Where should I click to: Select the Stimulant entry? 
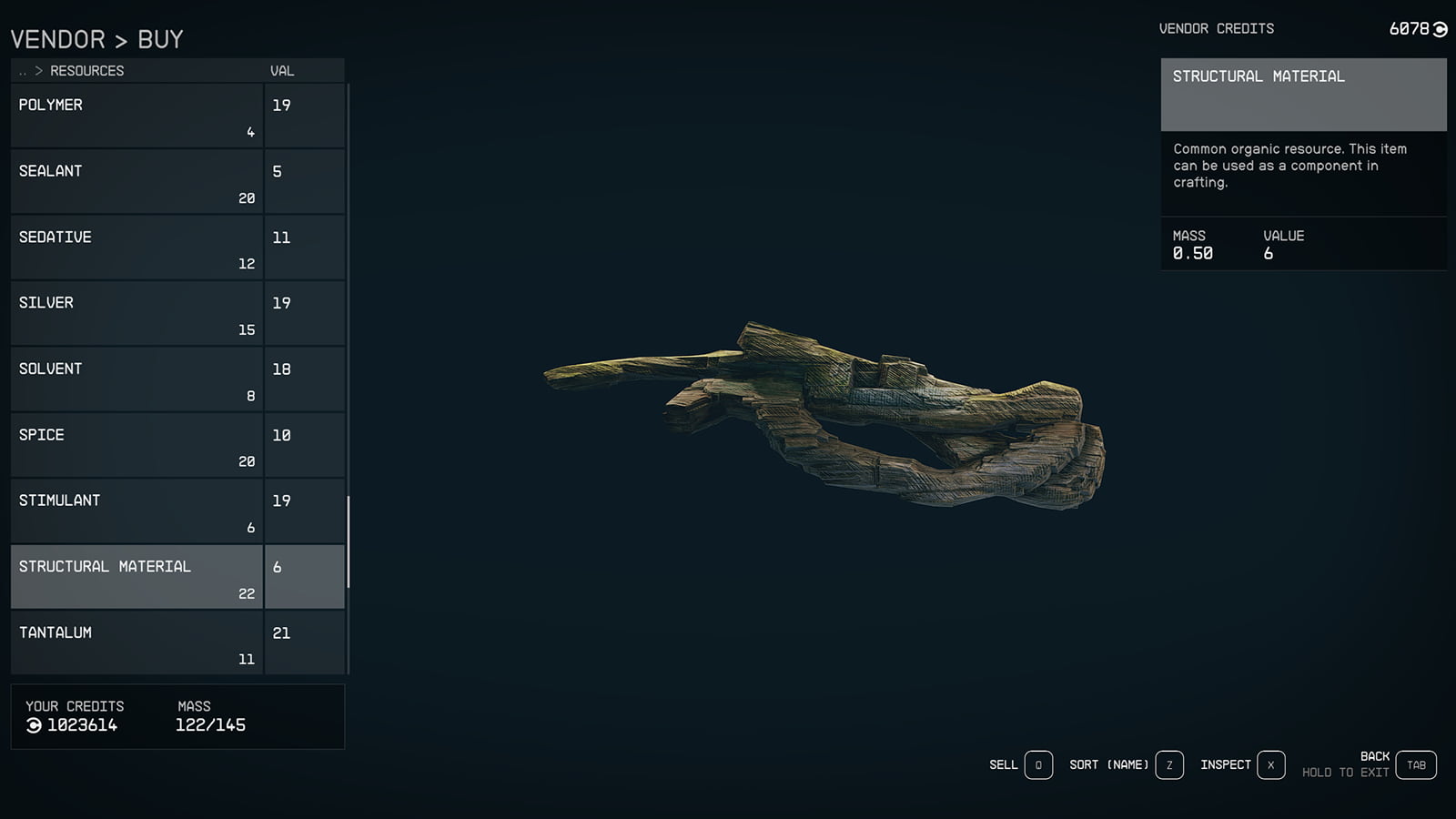tap(136, 511)
